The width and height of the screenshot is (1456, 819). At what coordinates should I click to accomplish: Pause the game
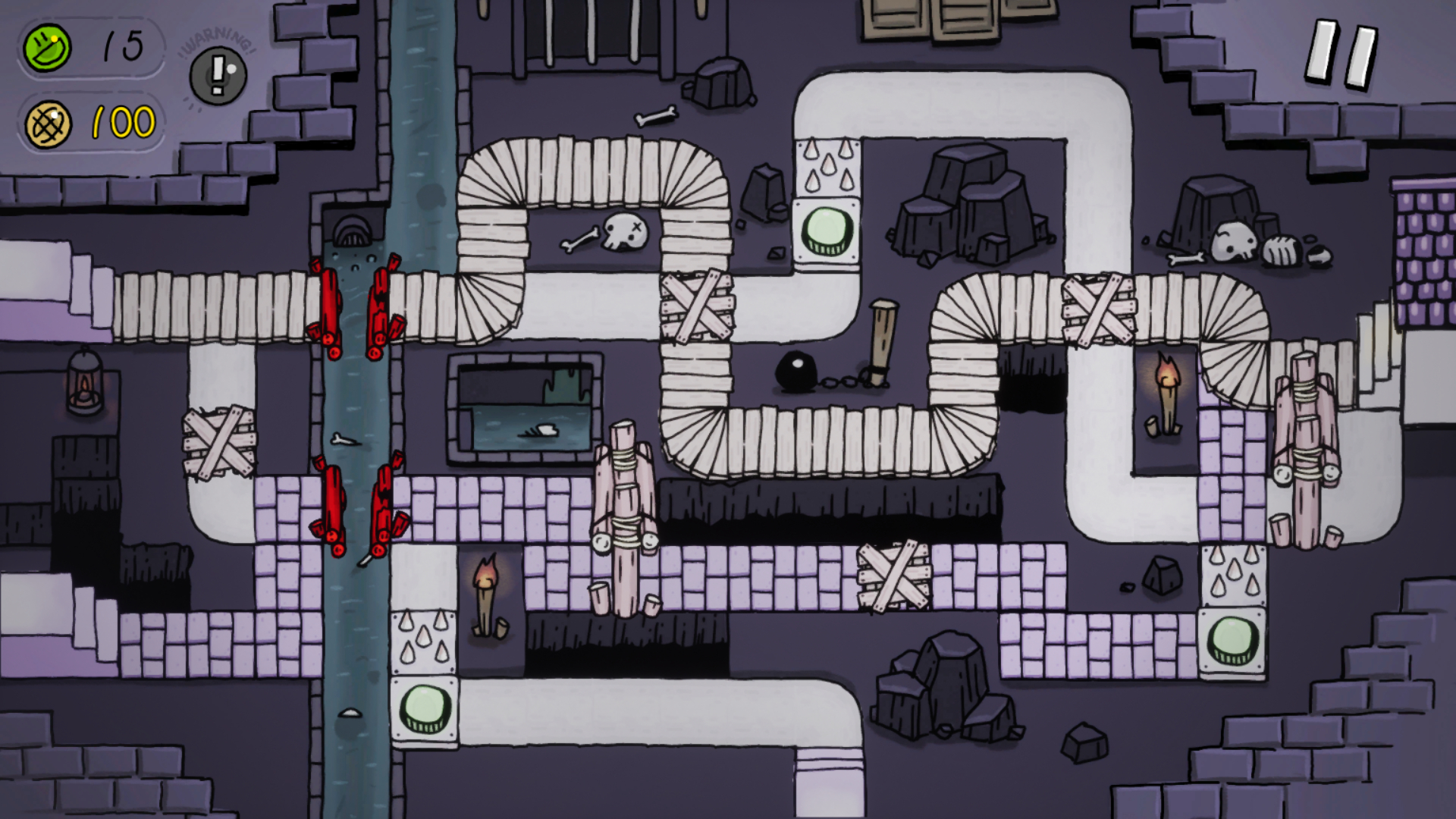pos(1341,54)
